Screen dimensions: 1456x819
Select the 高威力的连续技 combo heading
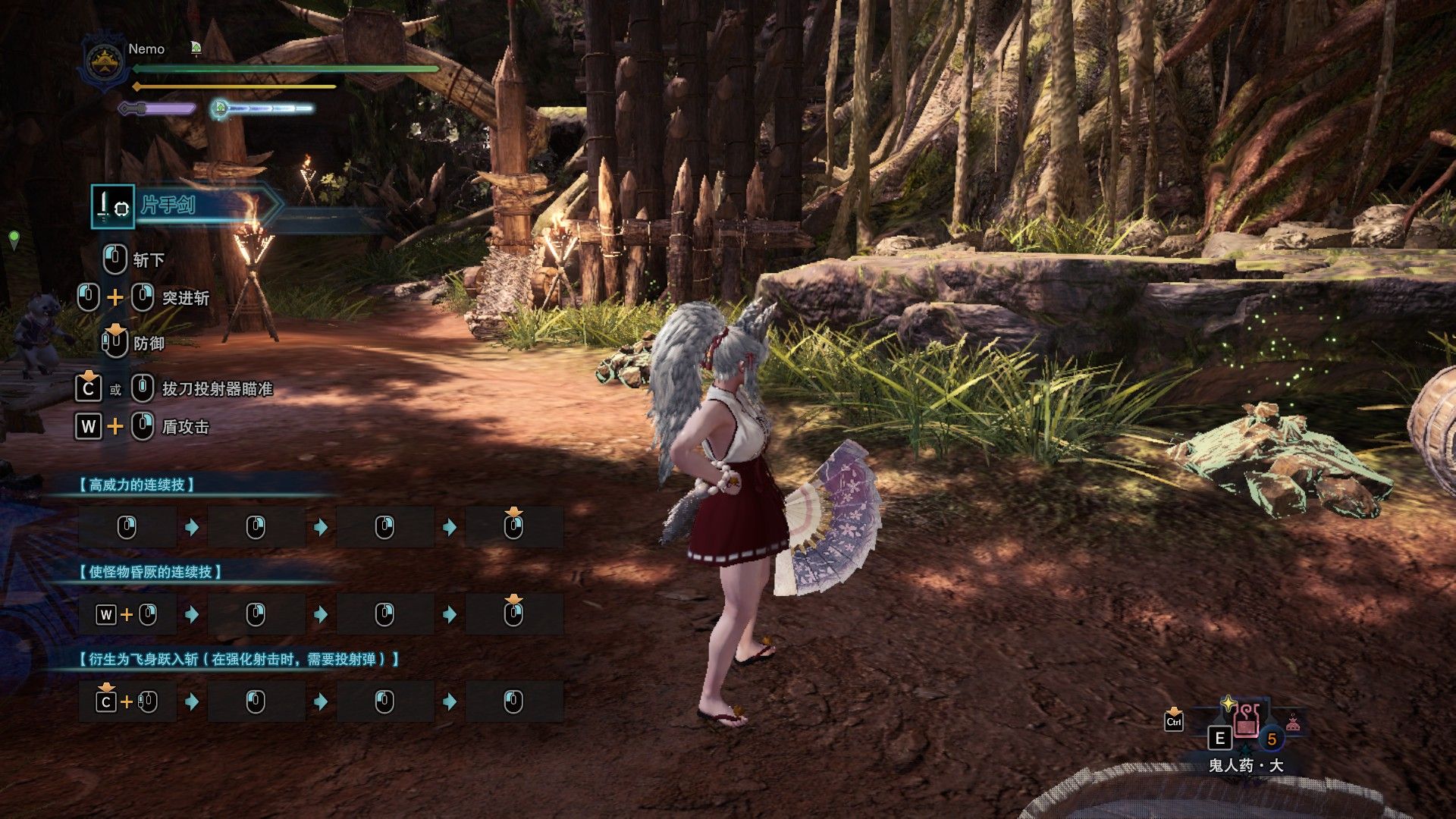[x=137, y=485]
